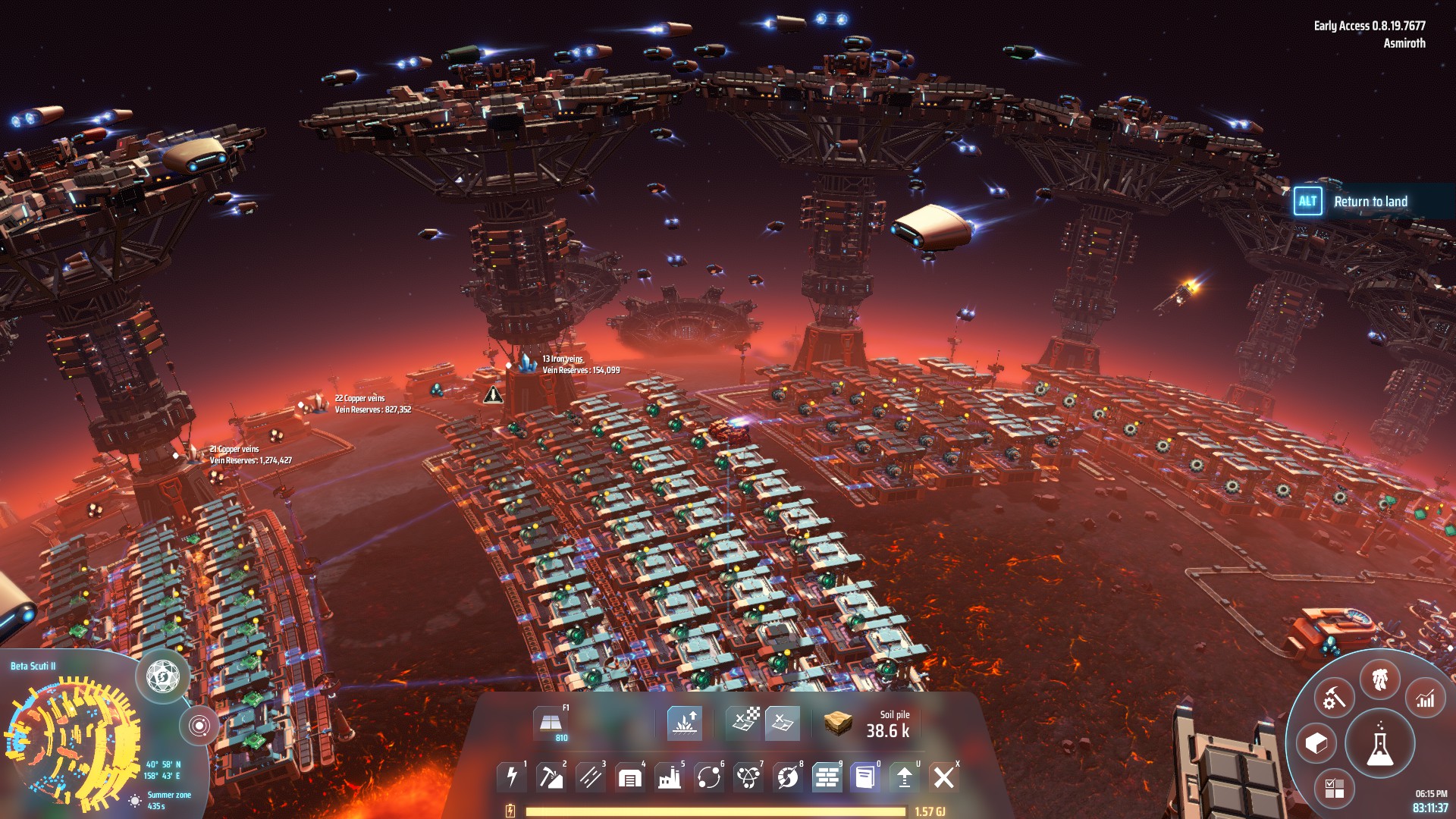Open the brick wall foundation category
The image size is (1456, 819).
(827, 777)
